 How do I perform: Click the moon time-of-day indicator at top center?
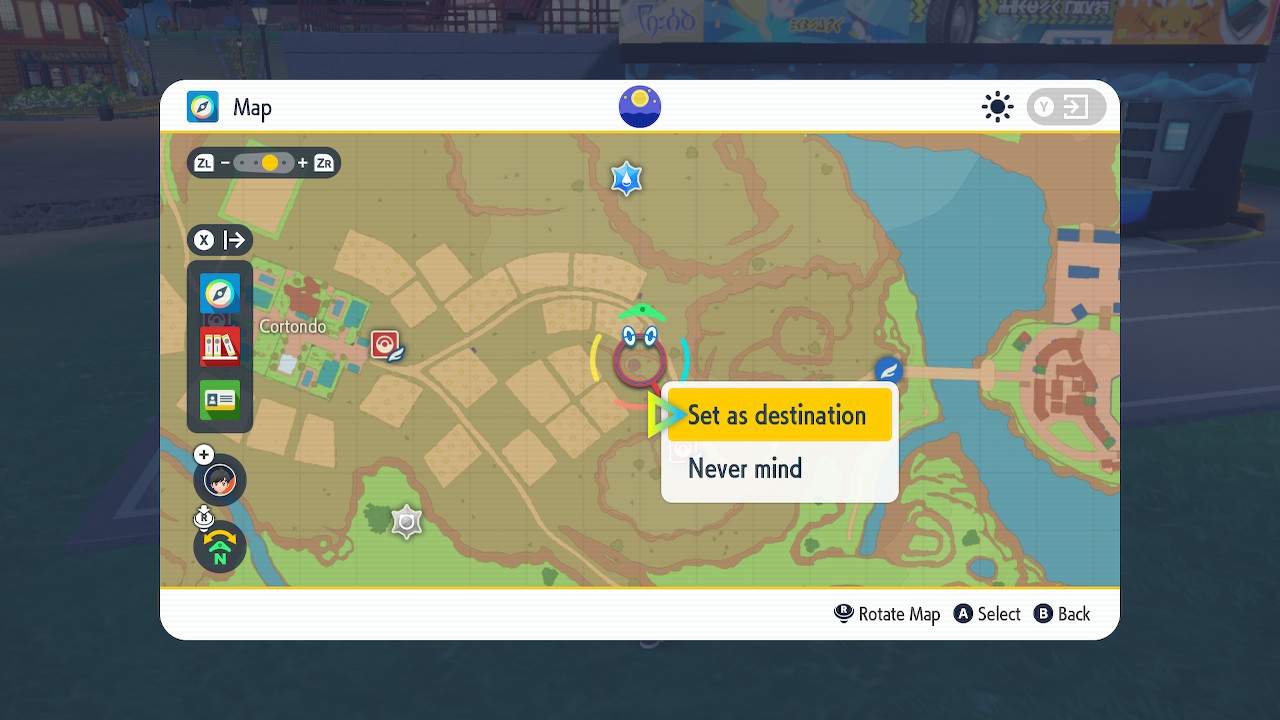point(639,107)
